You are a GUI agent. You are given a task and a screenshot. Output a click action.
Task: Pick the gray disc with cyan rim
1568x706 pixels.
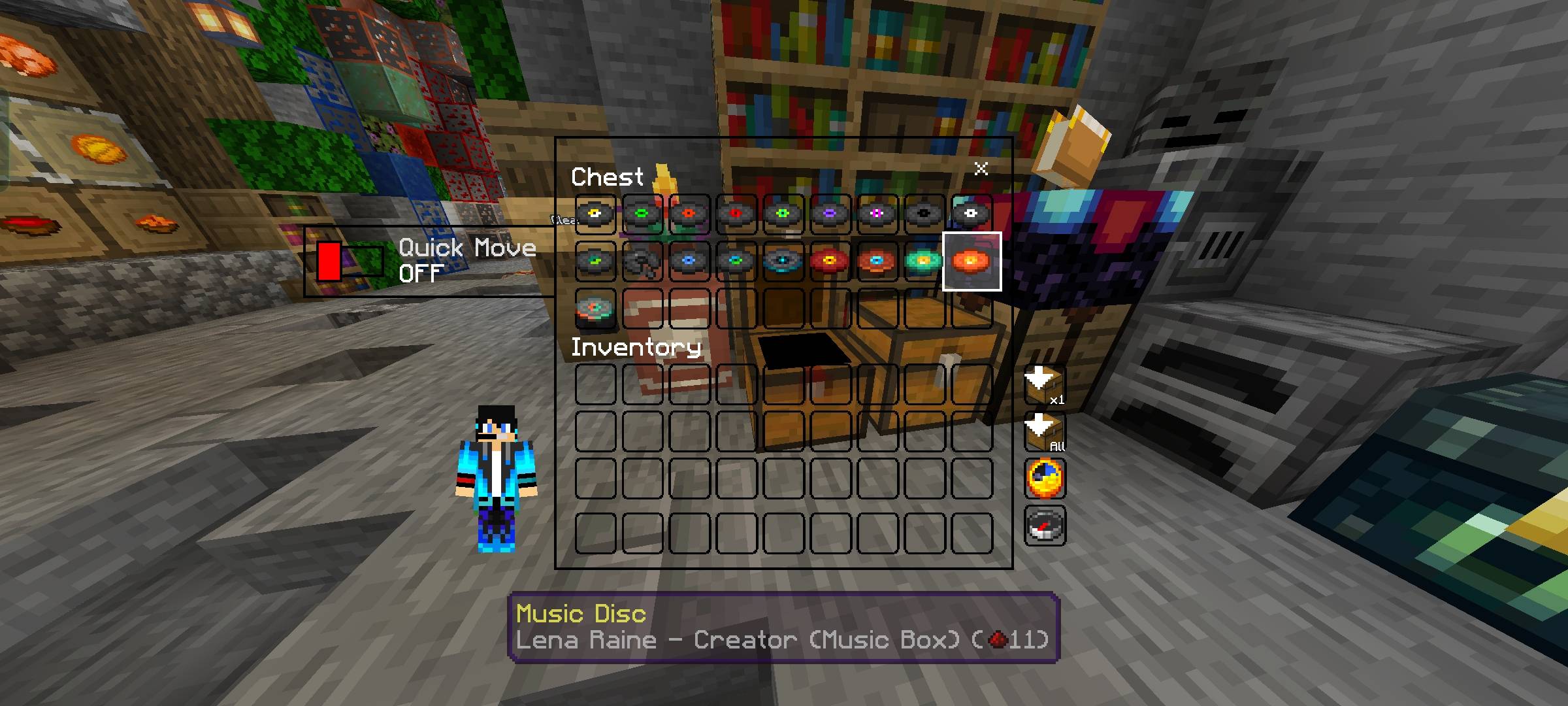tap(783, 261)
